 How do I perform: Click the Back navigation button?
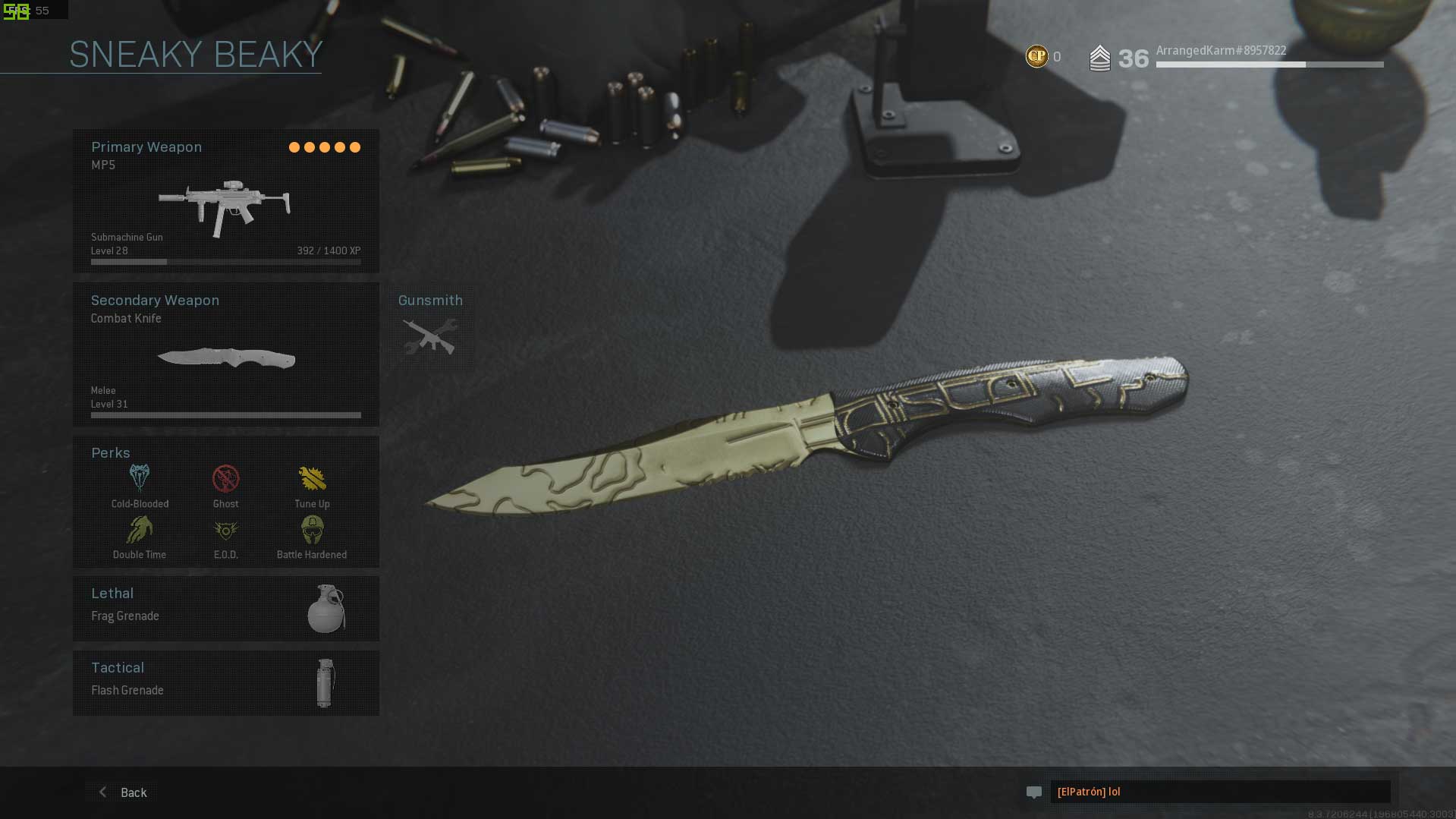point(133,792)
